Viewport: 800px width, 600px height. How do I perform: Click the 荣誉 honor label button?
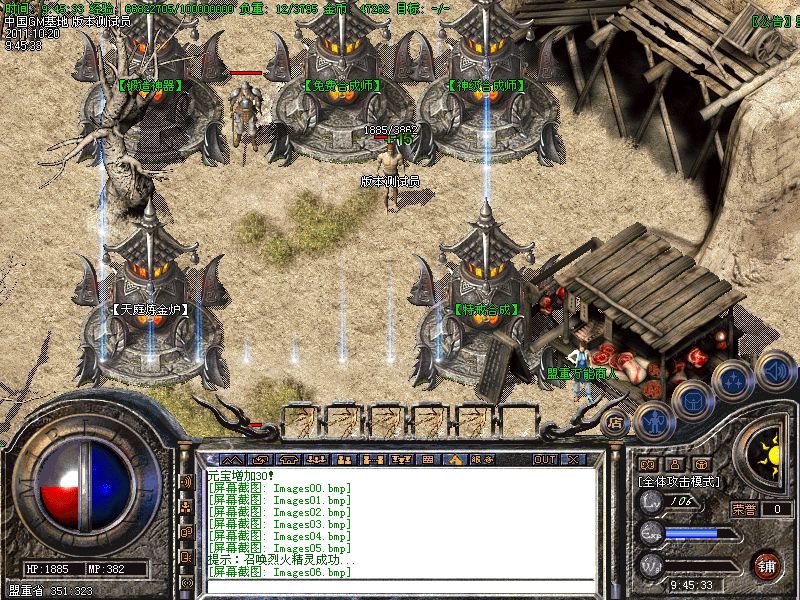point(744,509)
